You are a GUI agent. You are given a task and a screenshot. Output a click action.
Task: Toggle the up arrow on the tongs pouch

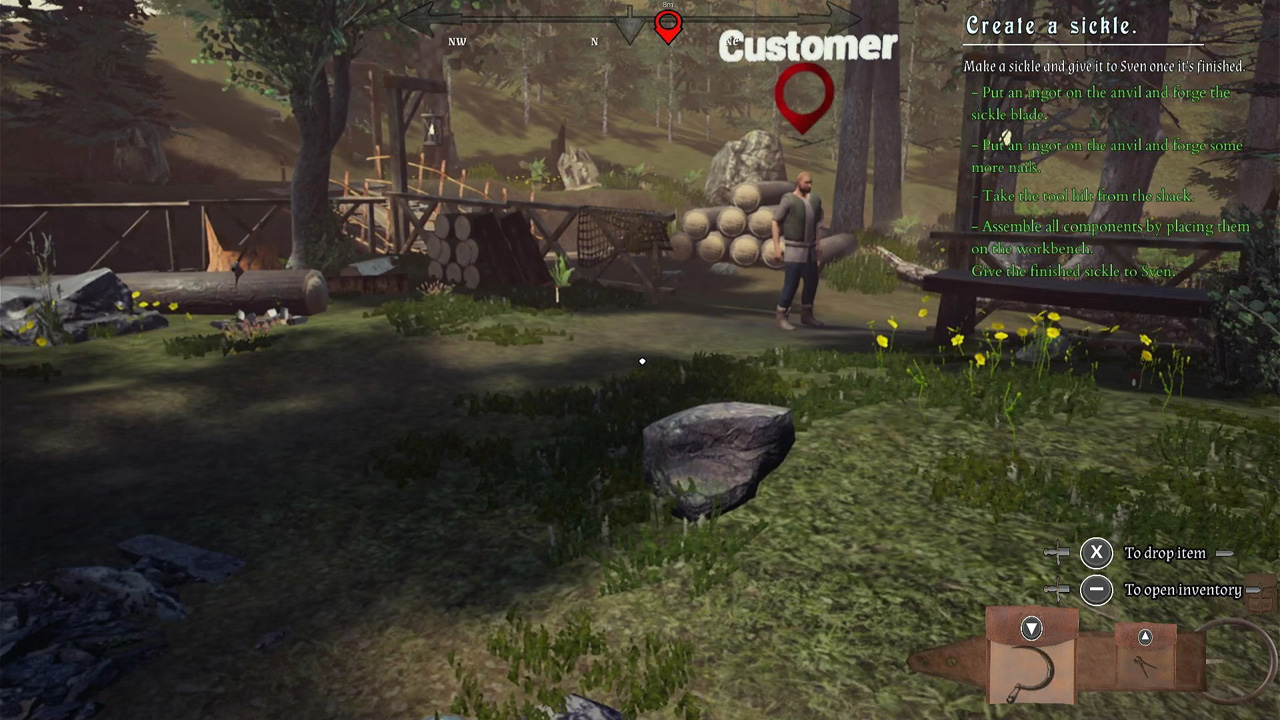click(x=1144, y=637)
